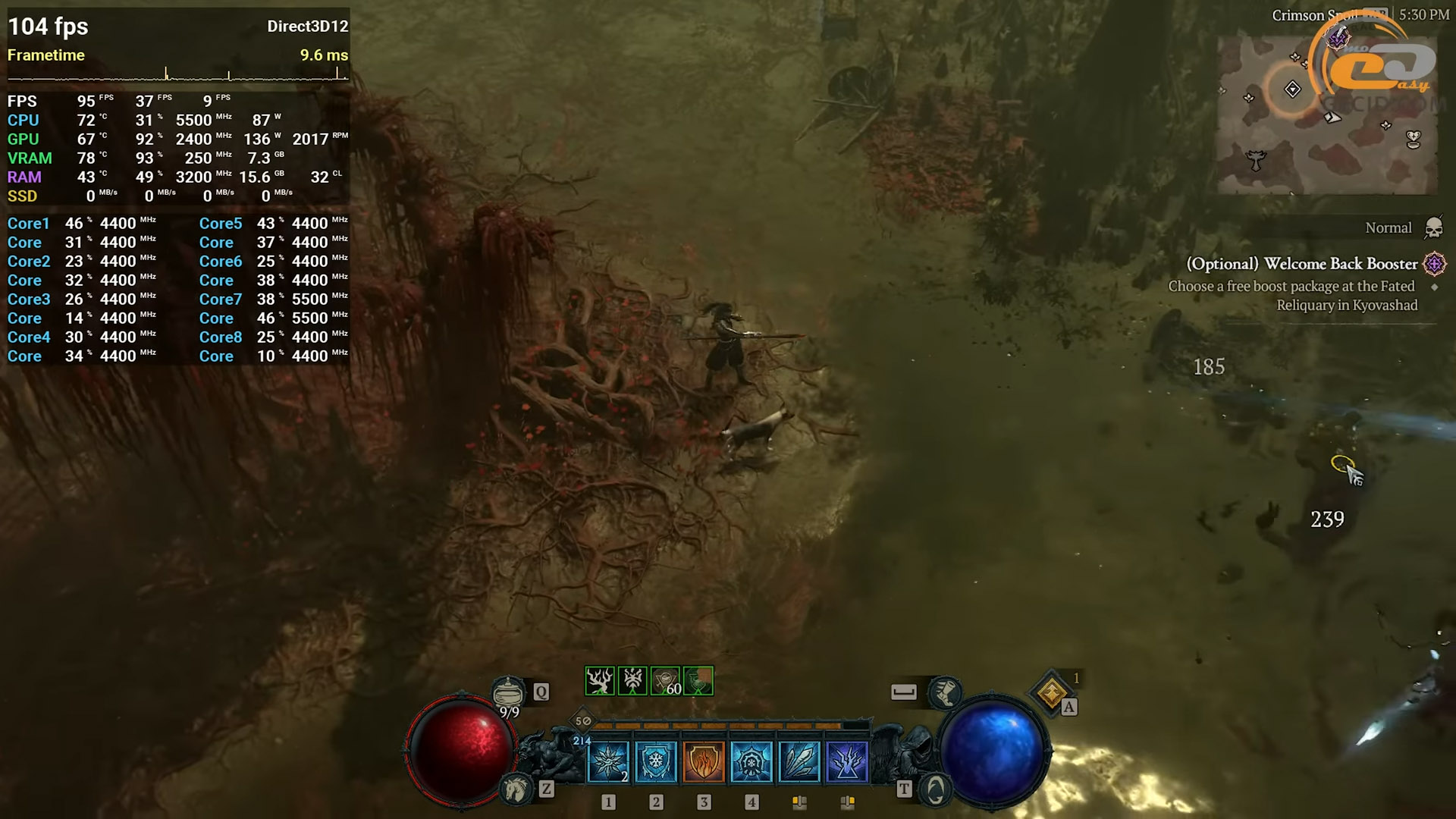Cast the purple lightning skill
This screenshot has width=1456, height=819.
tap(847, 761)
